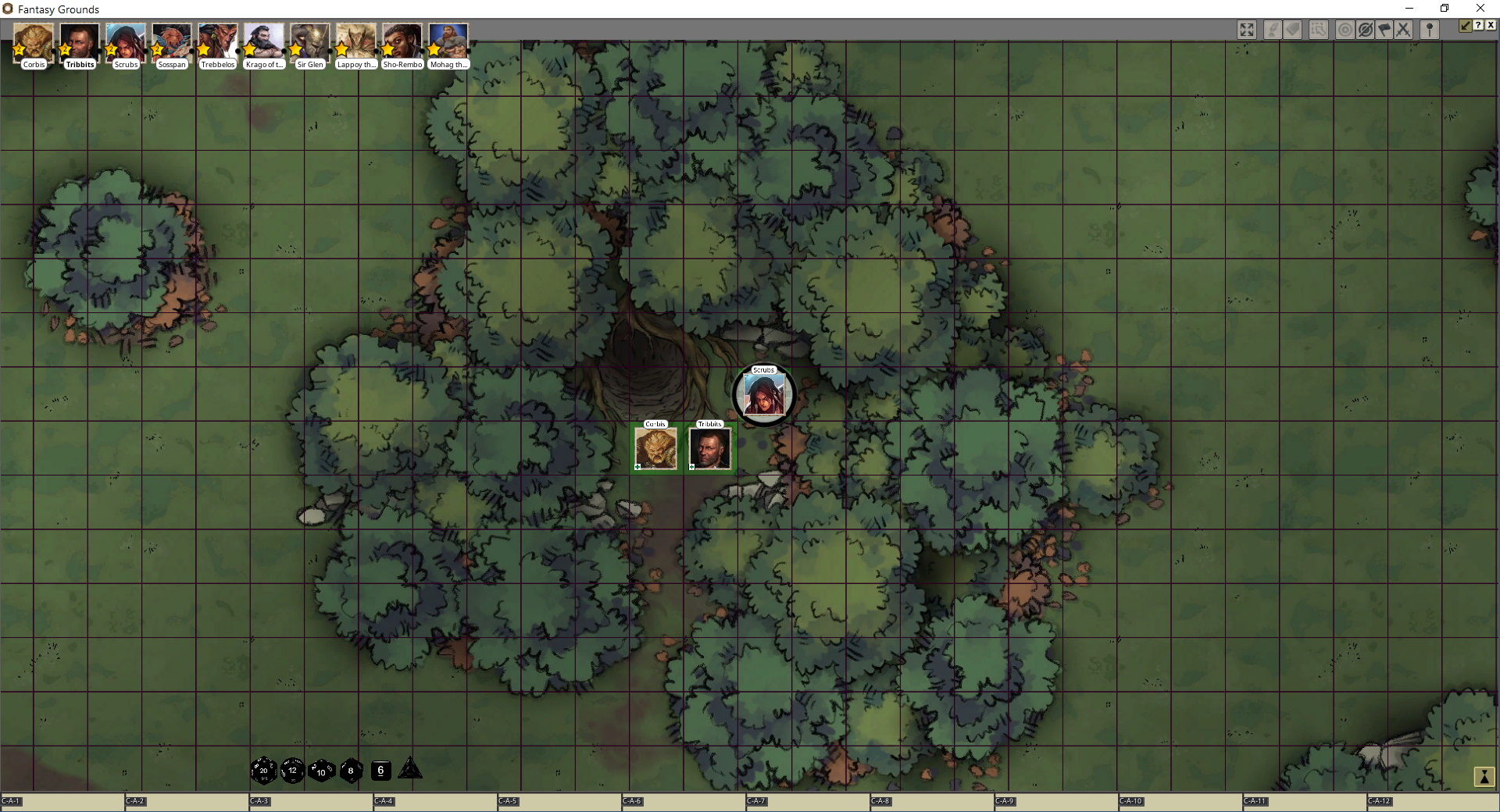The image size is (1500, 812).
Task: Select the Corbis character portrait
Action: pos(34,43)
